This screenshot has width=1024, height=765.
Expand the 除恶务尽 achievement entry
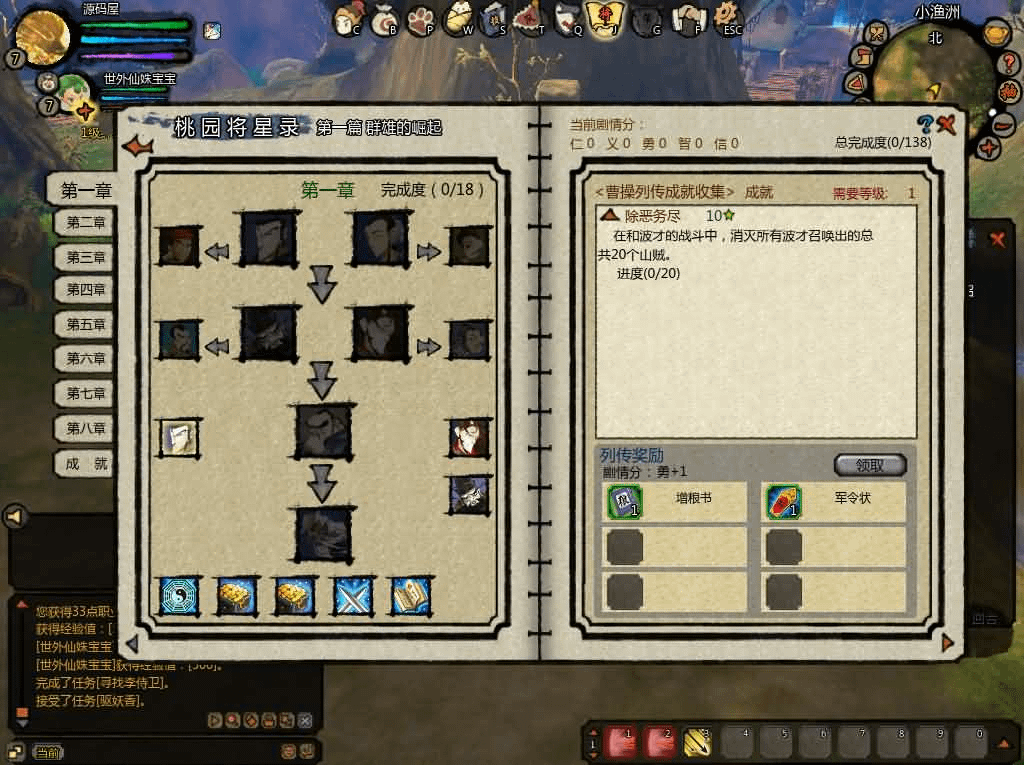pyautogui.click(x=610, y=216)
